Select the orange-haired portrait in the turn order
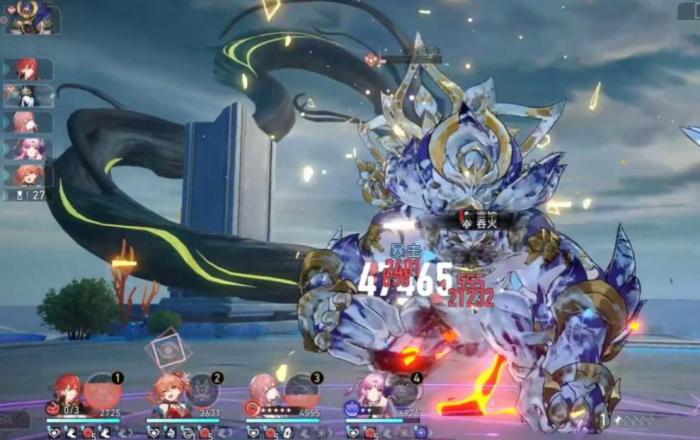700x440 pixels. coord(27,175)
